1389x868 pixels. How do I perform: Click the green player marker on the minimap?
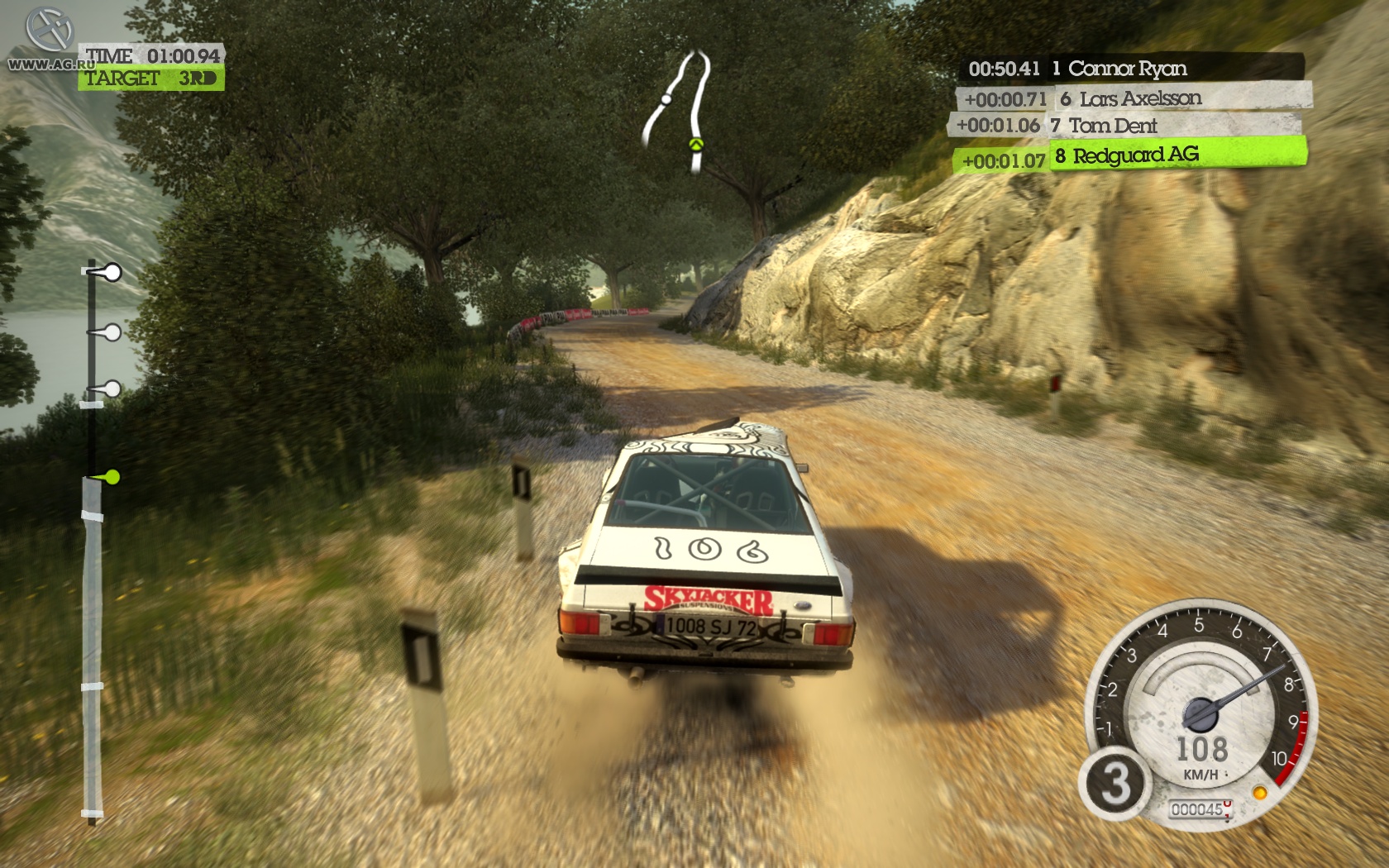pos(695,145)
